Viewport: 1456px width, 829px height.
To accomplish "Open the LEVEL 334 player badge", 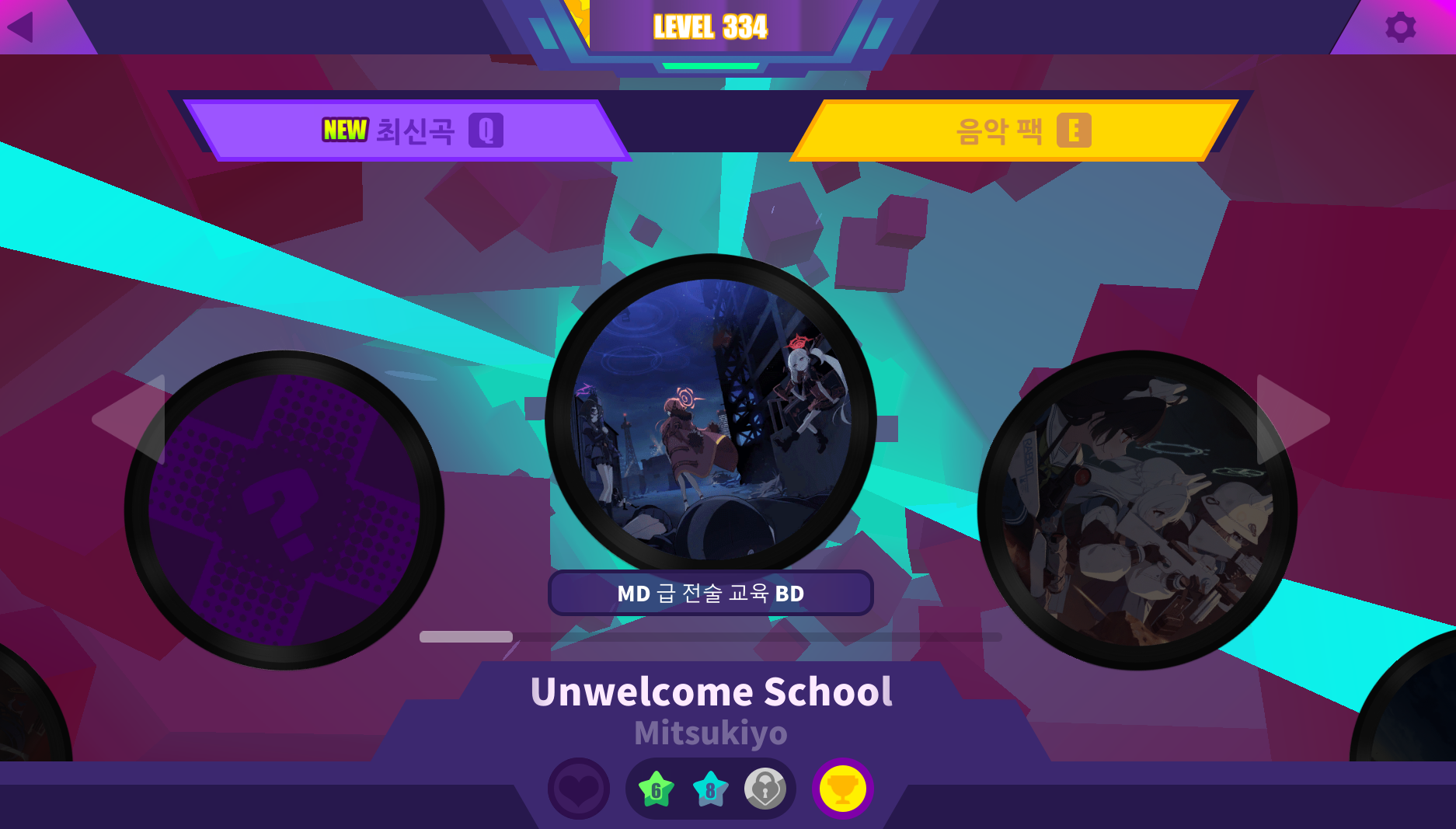I will pos(711,28).
